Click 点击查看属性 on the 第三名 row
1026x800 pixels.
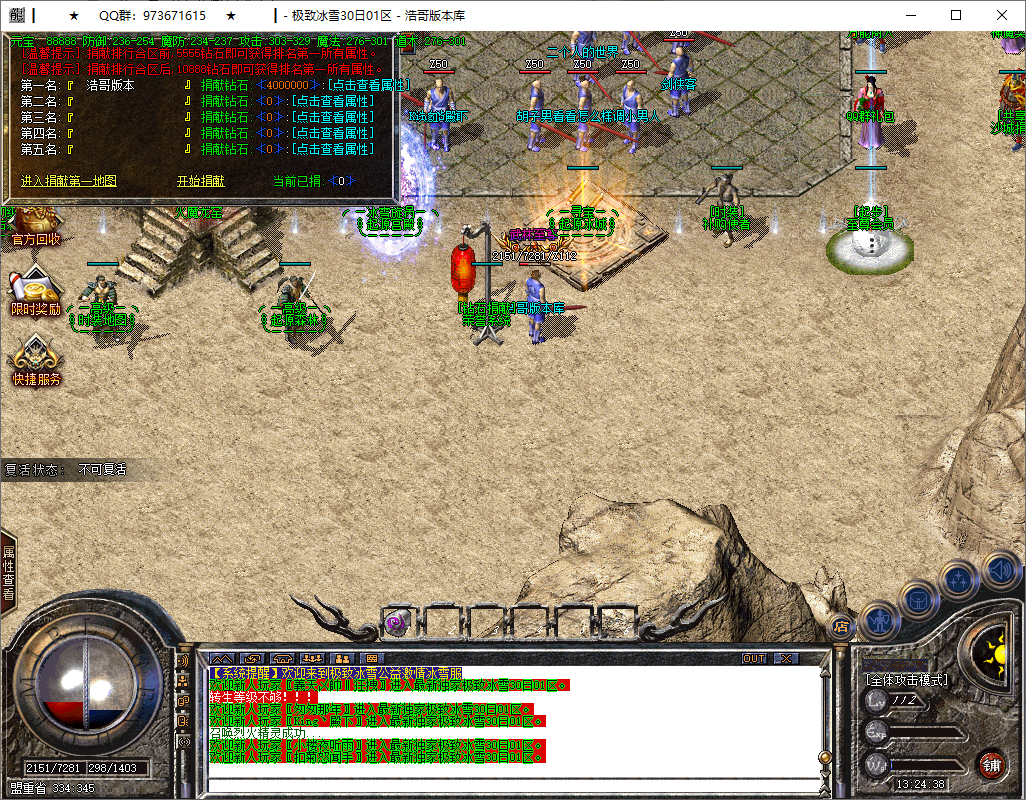[x=332, y=118]
